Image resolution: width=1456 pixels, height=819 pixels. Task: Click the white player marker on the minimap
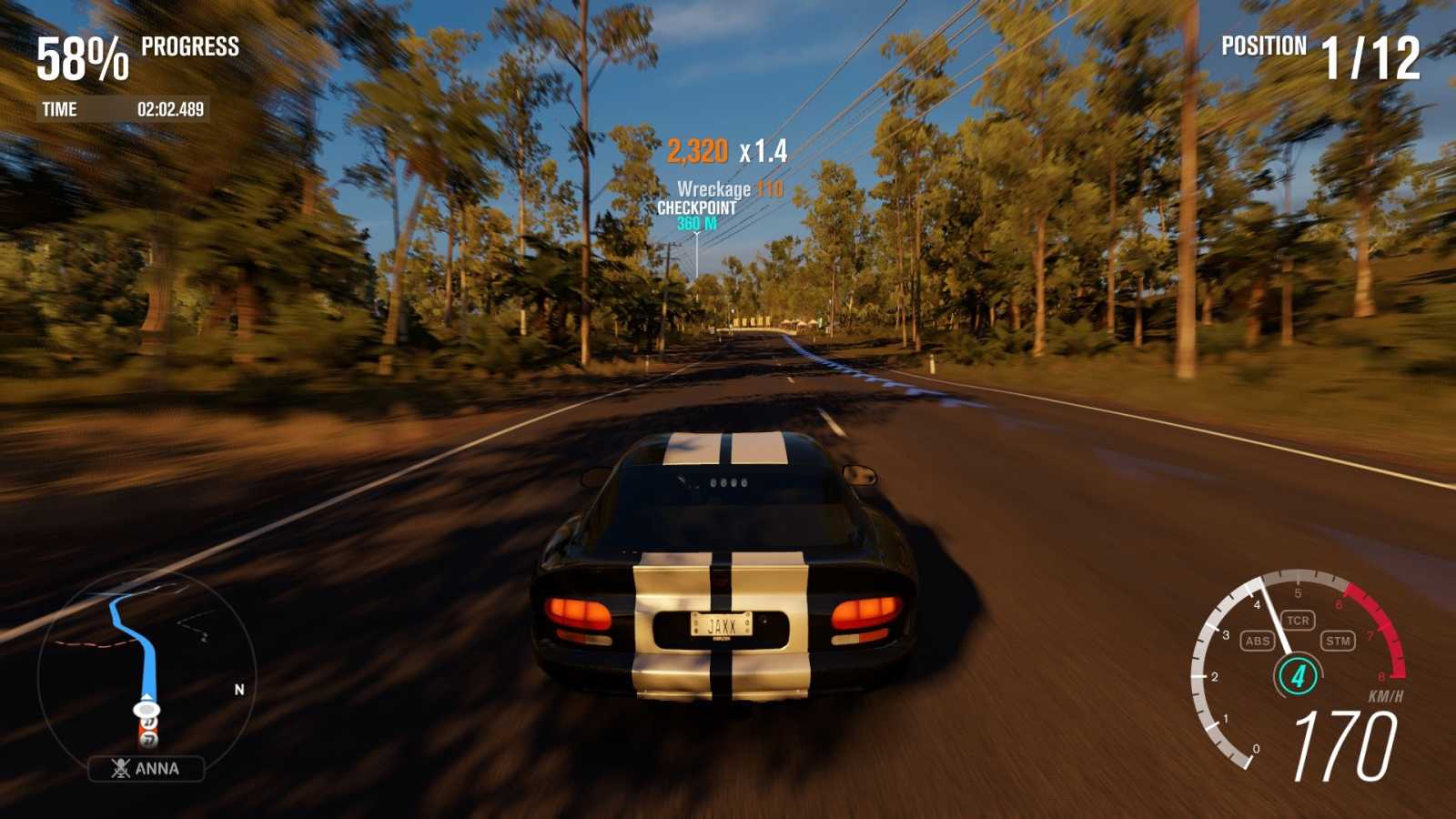(145, 710)
